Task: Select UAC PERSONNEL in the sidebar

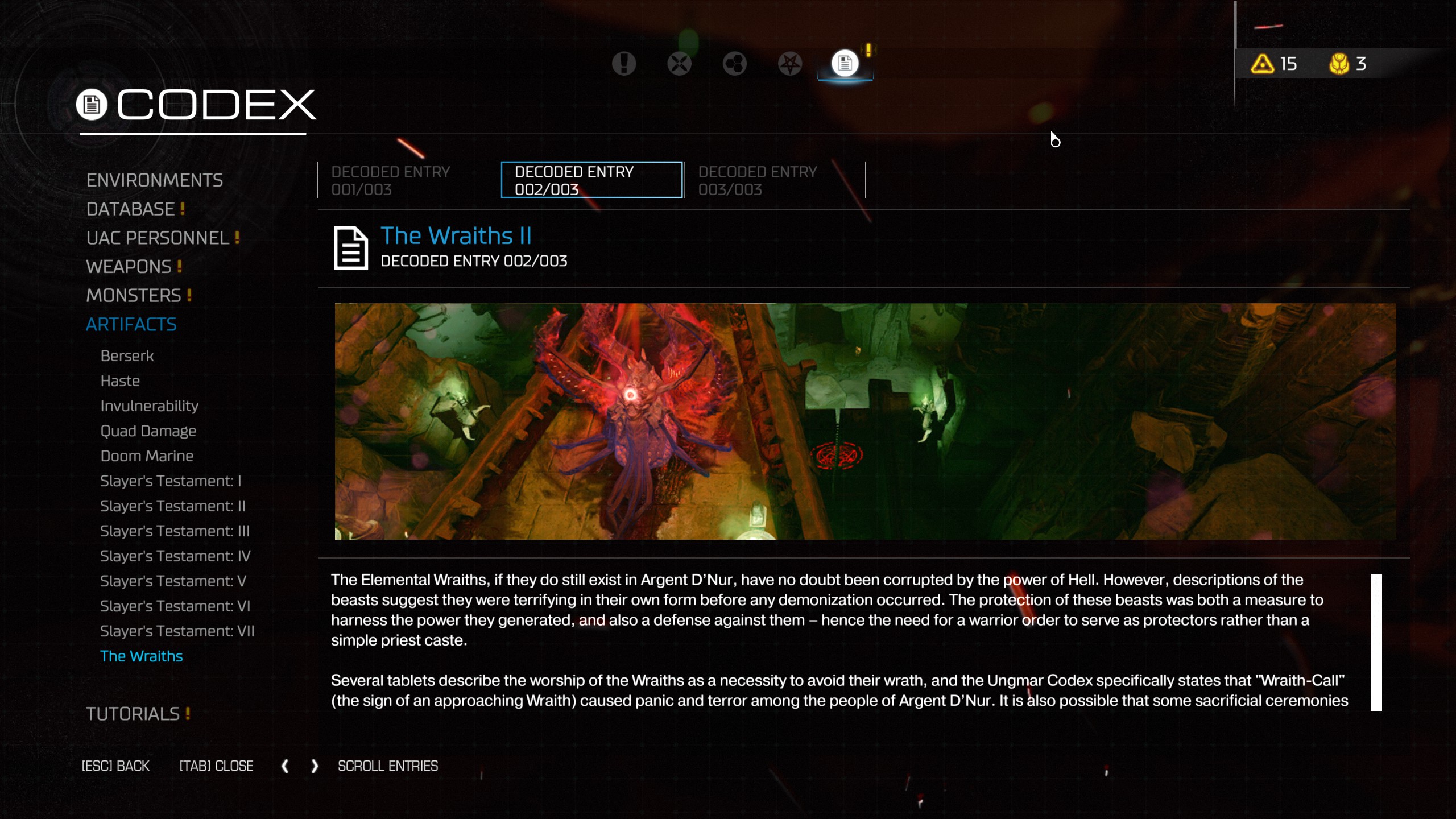Action: point(158,238)
